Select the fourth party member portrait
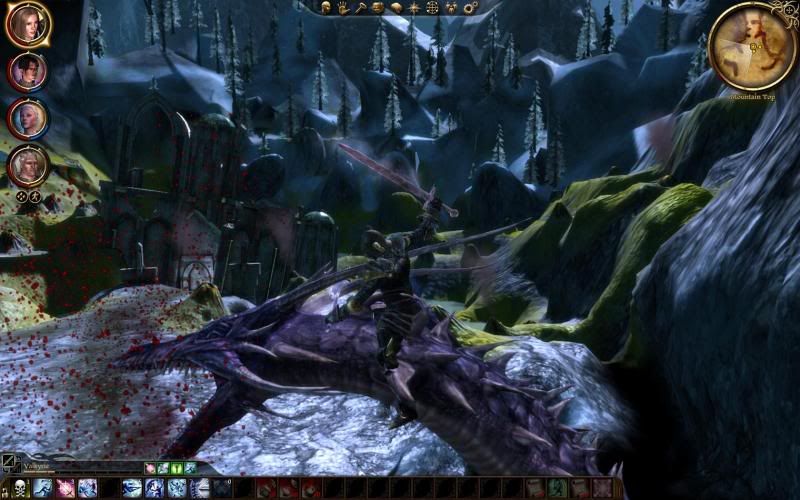The image size is (800, 500). coord(27,165)
